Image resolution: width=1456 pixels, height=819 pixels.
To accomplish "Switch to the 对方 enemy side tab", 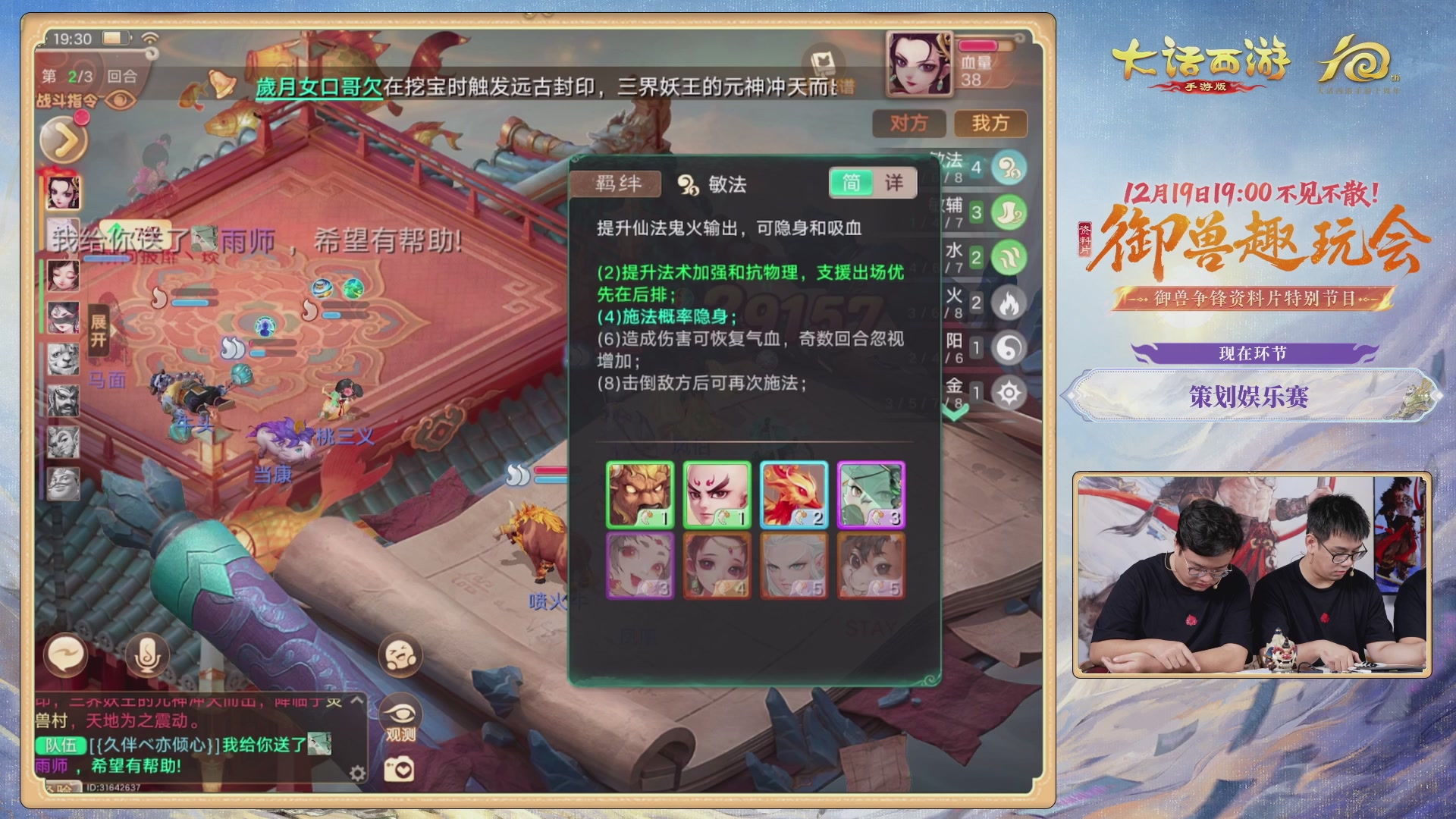I will click(x=908, y=124).
